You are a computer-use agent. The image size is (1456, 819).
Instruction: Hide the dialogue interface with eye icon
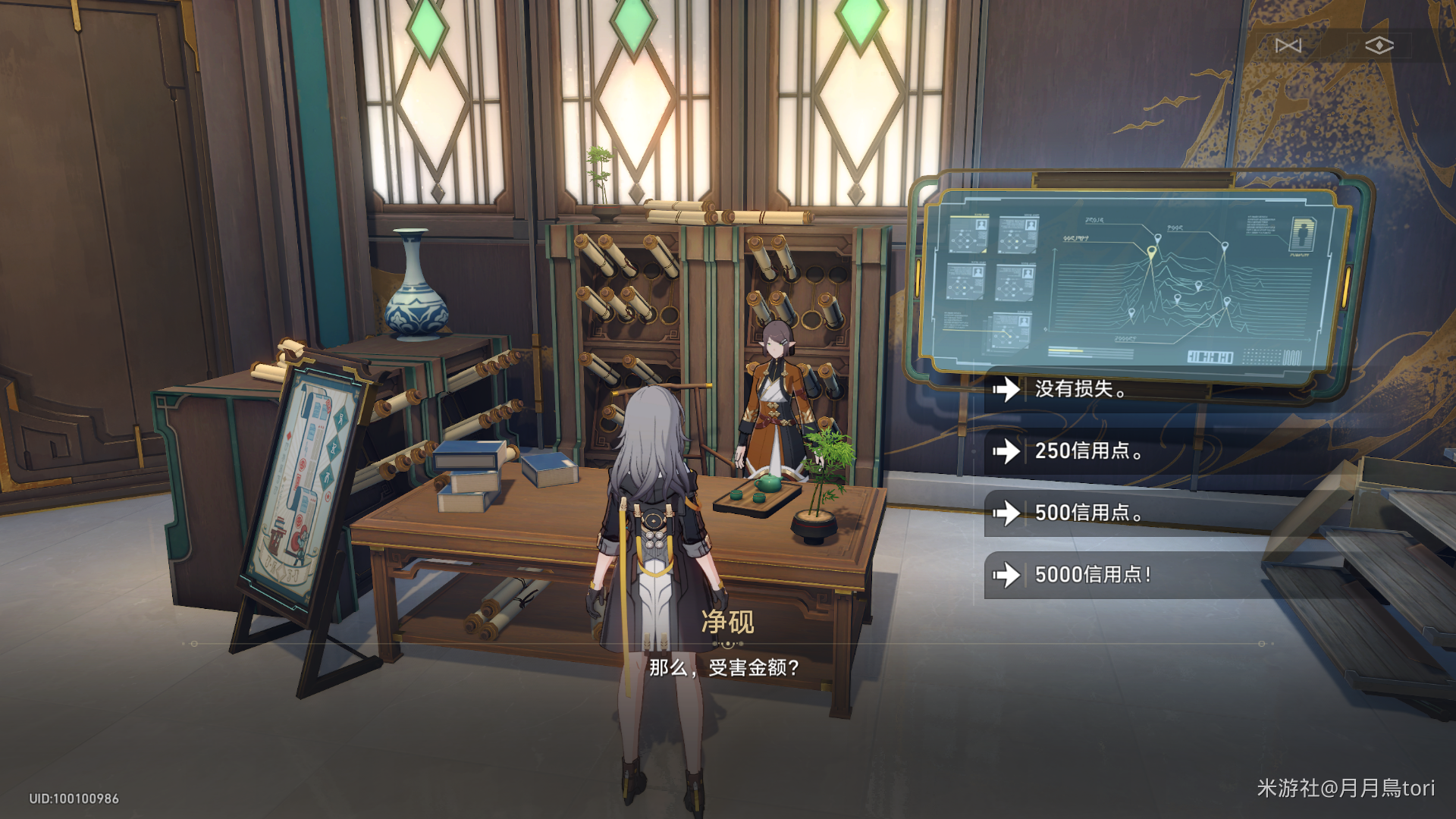coord(1379,46)
